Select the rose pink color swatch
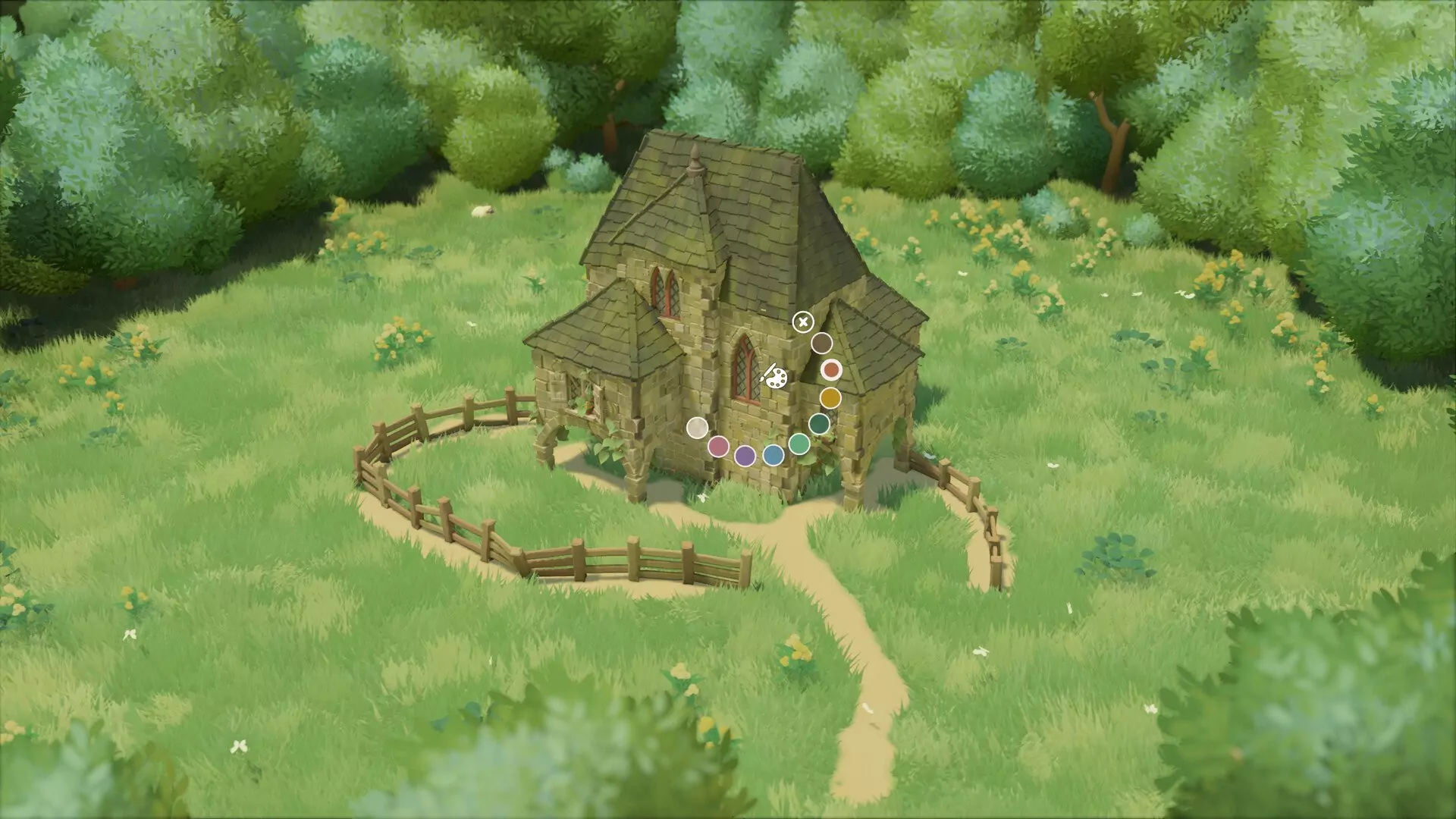 point(719,447)
